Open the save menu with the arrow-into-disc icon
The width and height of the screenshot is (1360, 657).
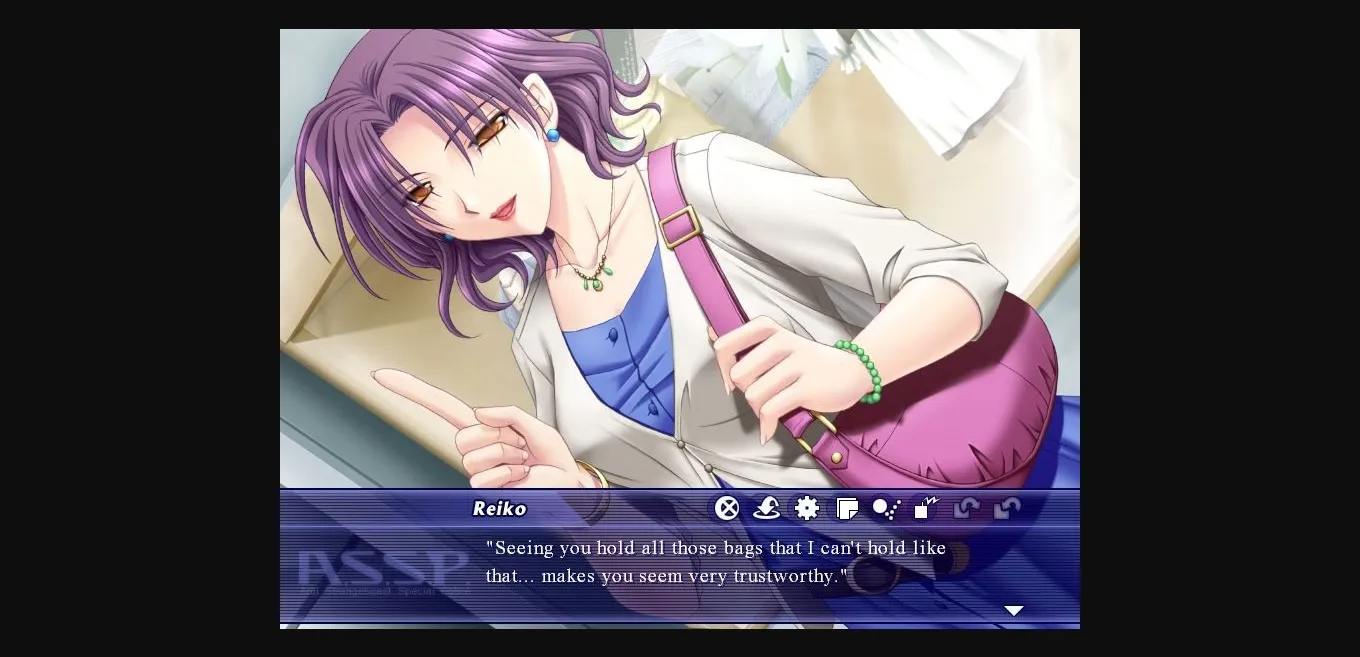767,508
